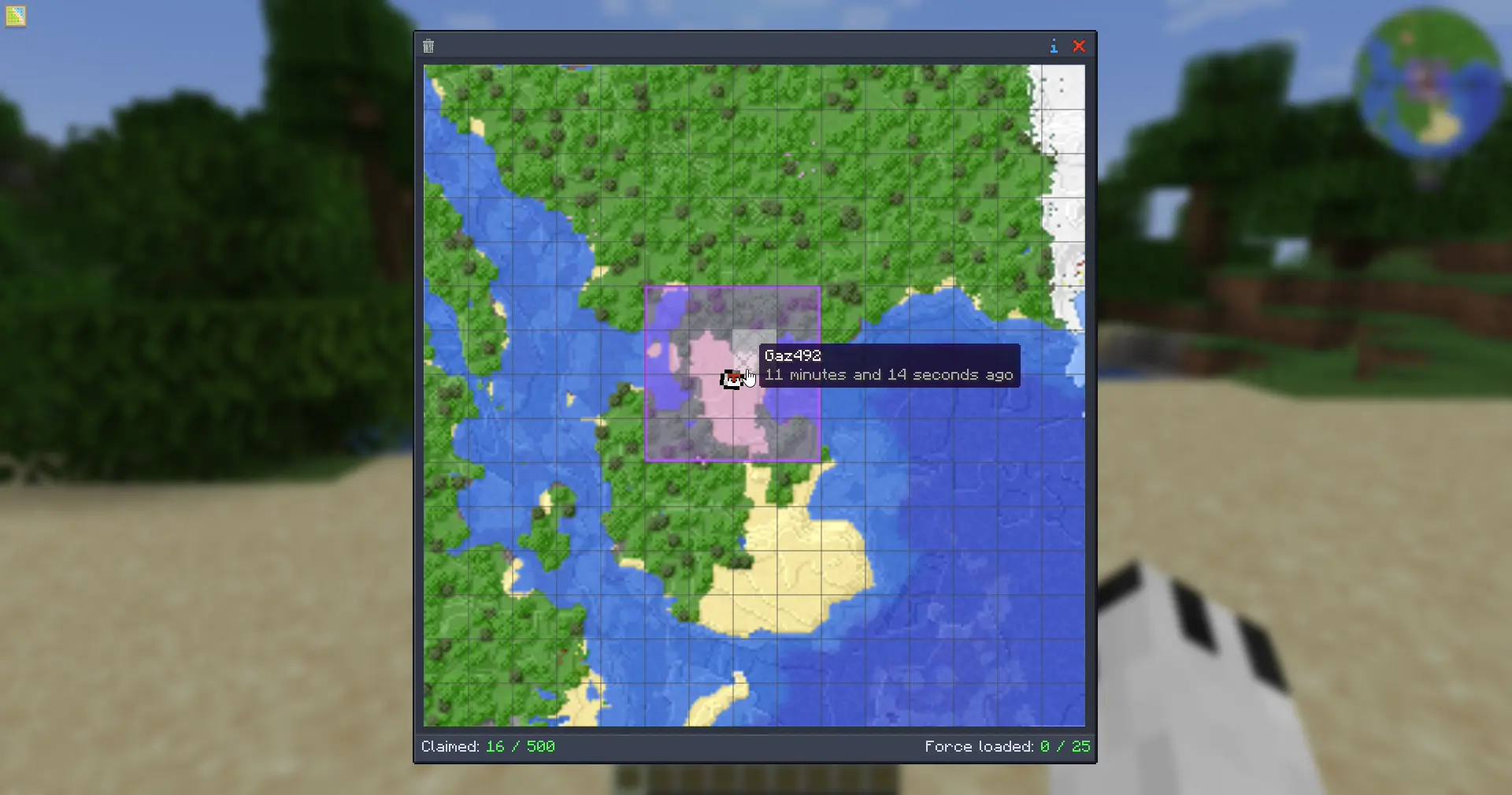
Task: Click the red X map icon
Action: tap(1080, 46)
